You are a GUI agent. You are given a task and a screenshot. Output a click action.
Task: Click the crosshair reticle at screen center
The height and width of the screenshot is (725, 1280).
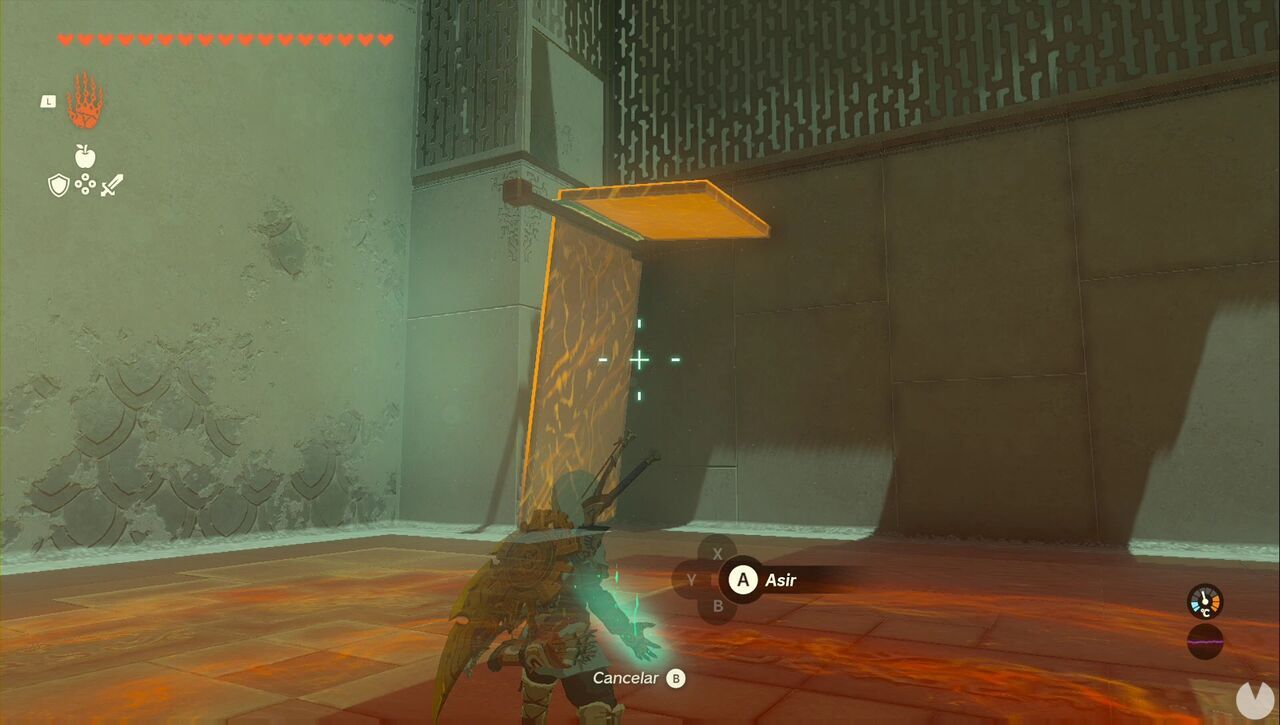pos(640,358)
